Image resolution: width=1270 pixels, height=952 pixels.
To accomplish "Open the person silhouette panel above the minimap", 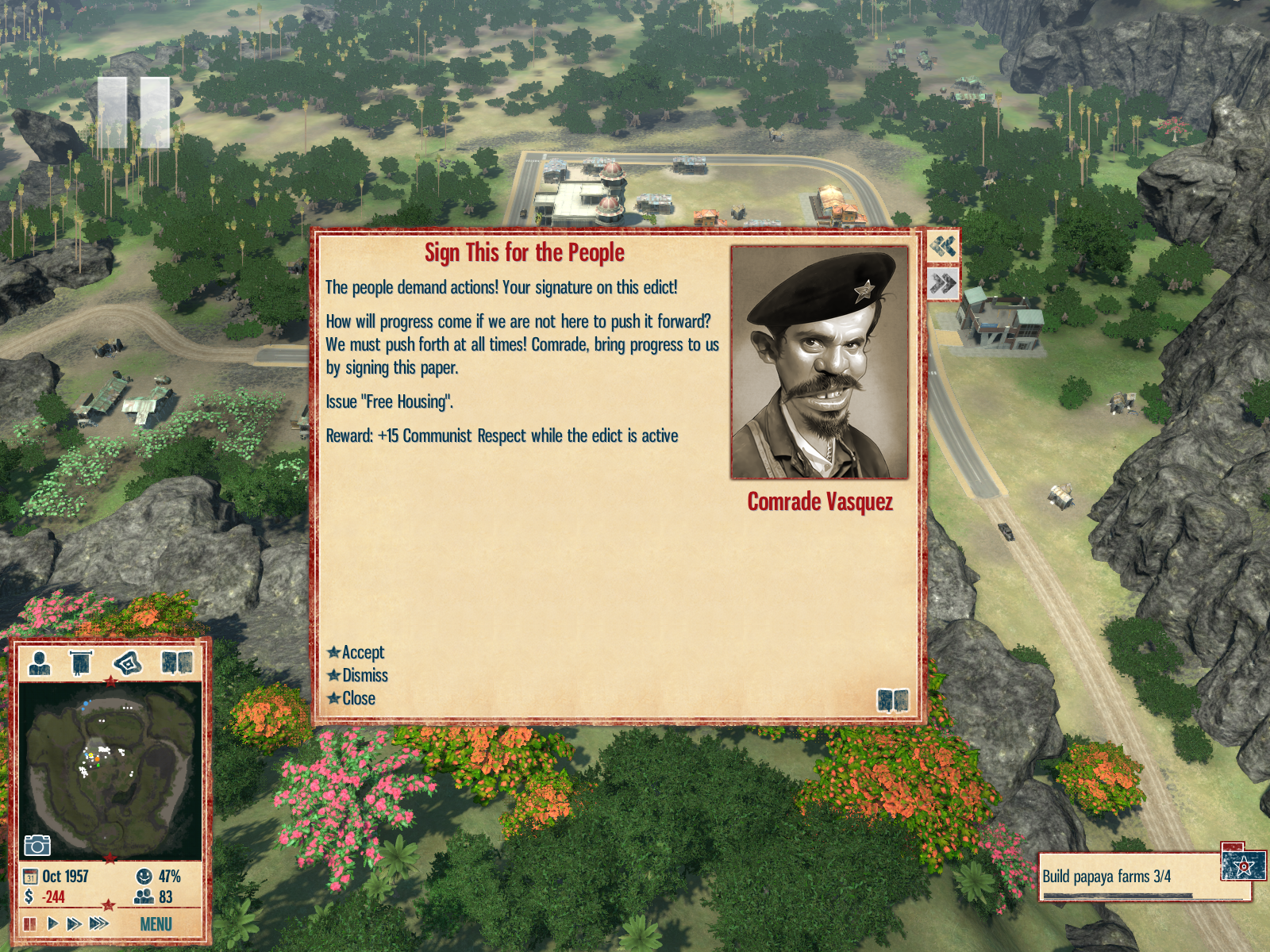I will tap(40, 662).
